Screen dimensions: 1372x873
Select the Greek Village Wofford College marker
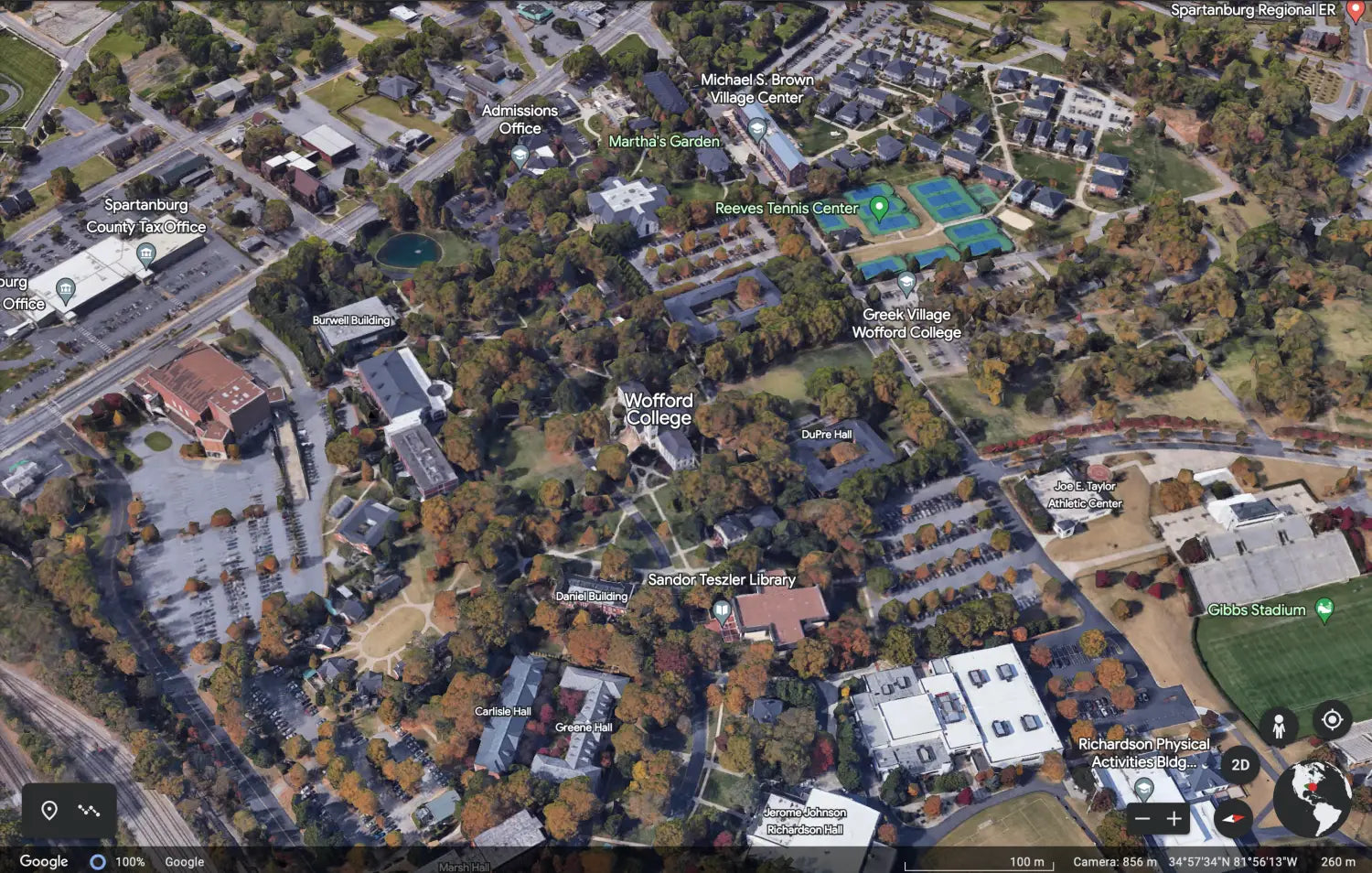coord(906,282)
